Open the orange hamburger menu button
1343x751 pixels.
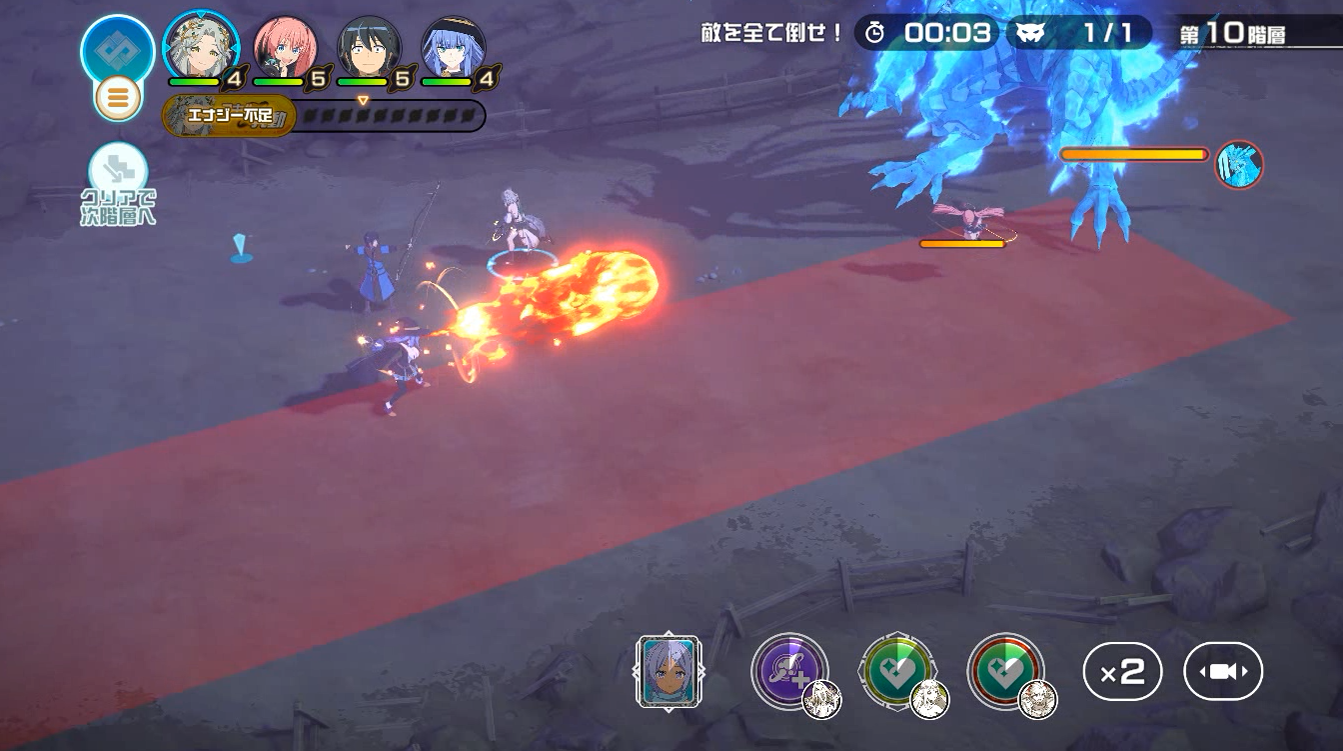pos(118,98)
